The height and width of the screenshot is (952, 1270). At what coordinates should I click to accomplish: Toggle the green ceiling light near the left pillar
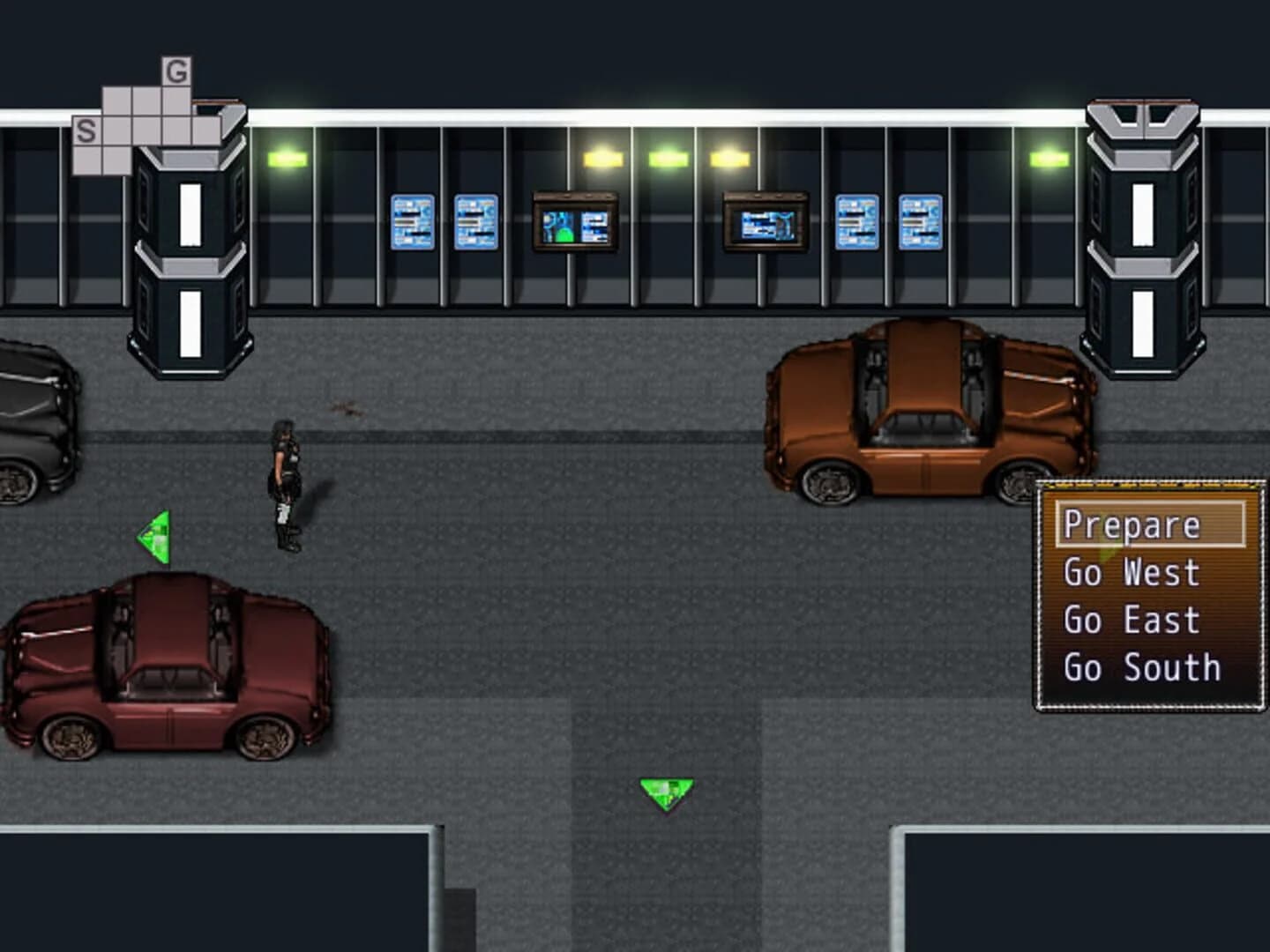[x=287, y=159]
